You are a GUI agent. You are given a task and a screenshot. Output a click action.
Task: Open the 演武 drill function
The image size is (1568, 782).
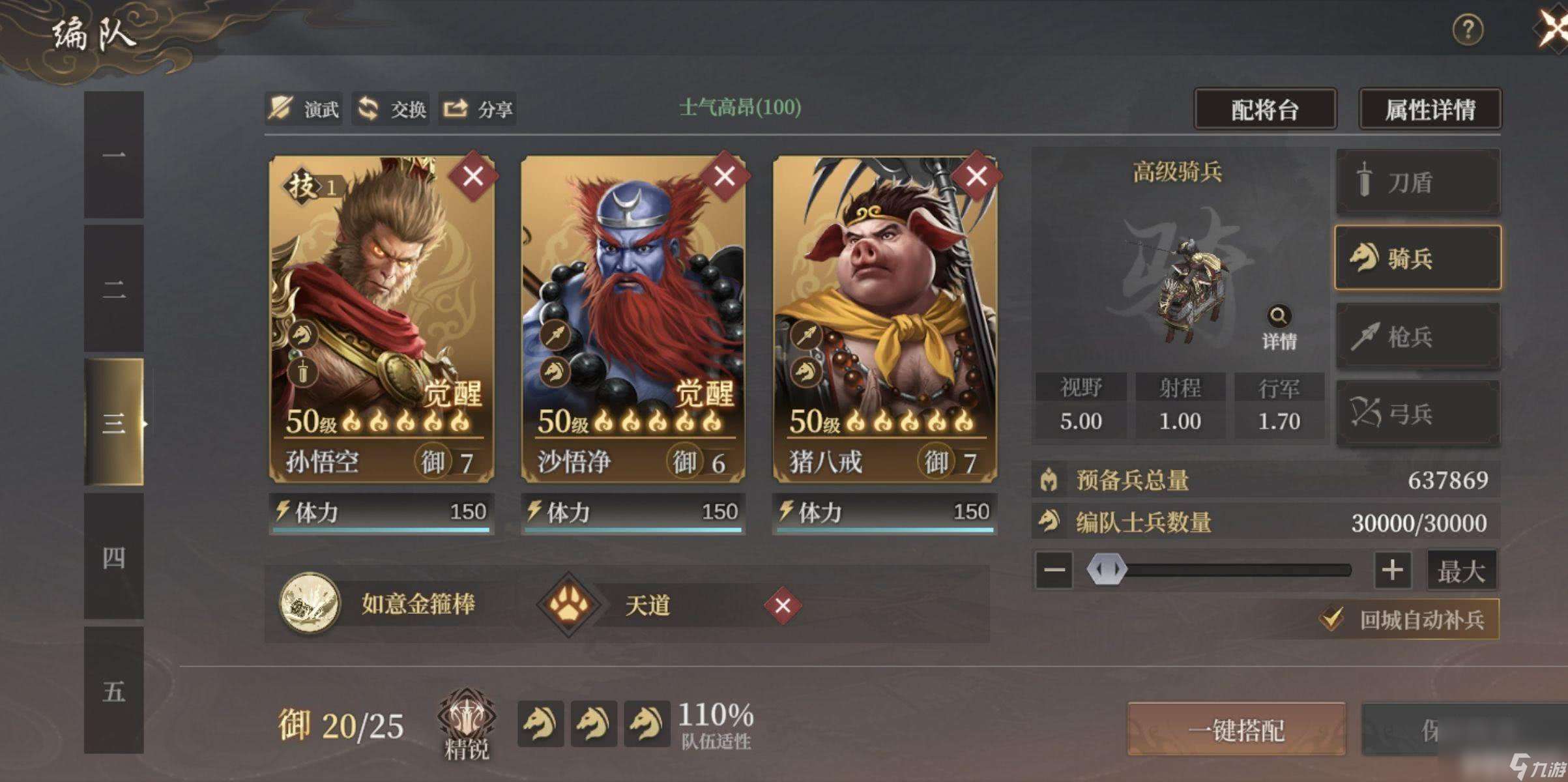click(305, 109)
